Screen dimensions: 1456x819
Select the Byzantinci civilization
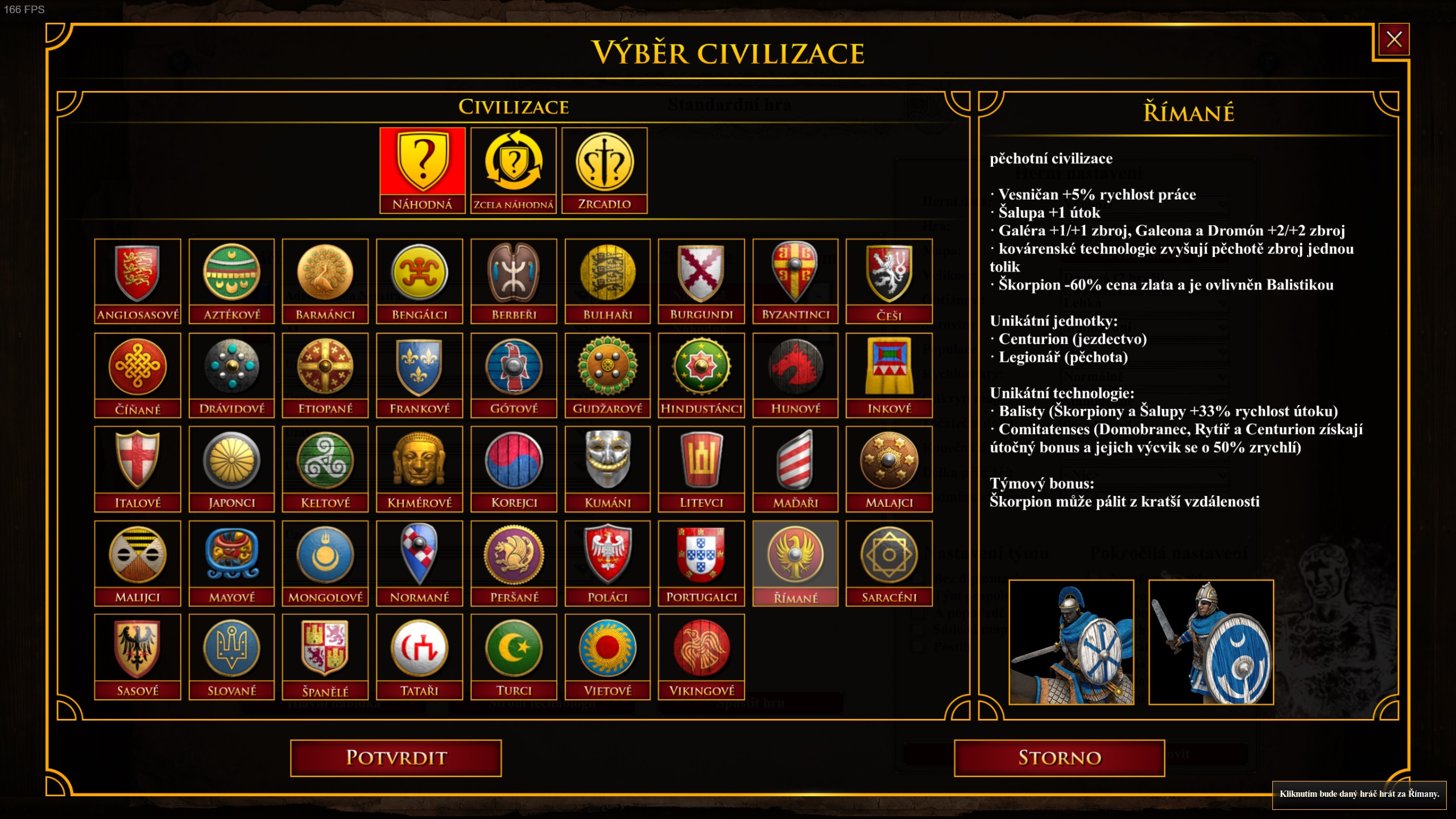(x=795, y=280)
